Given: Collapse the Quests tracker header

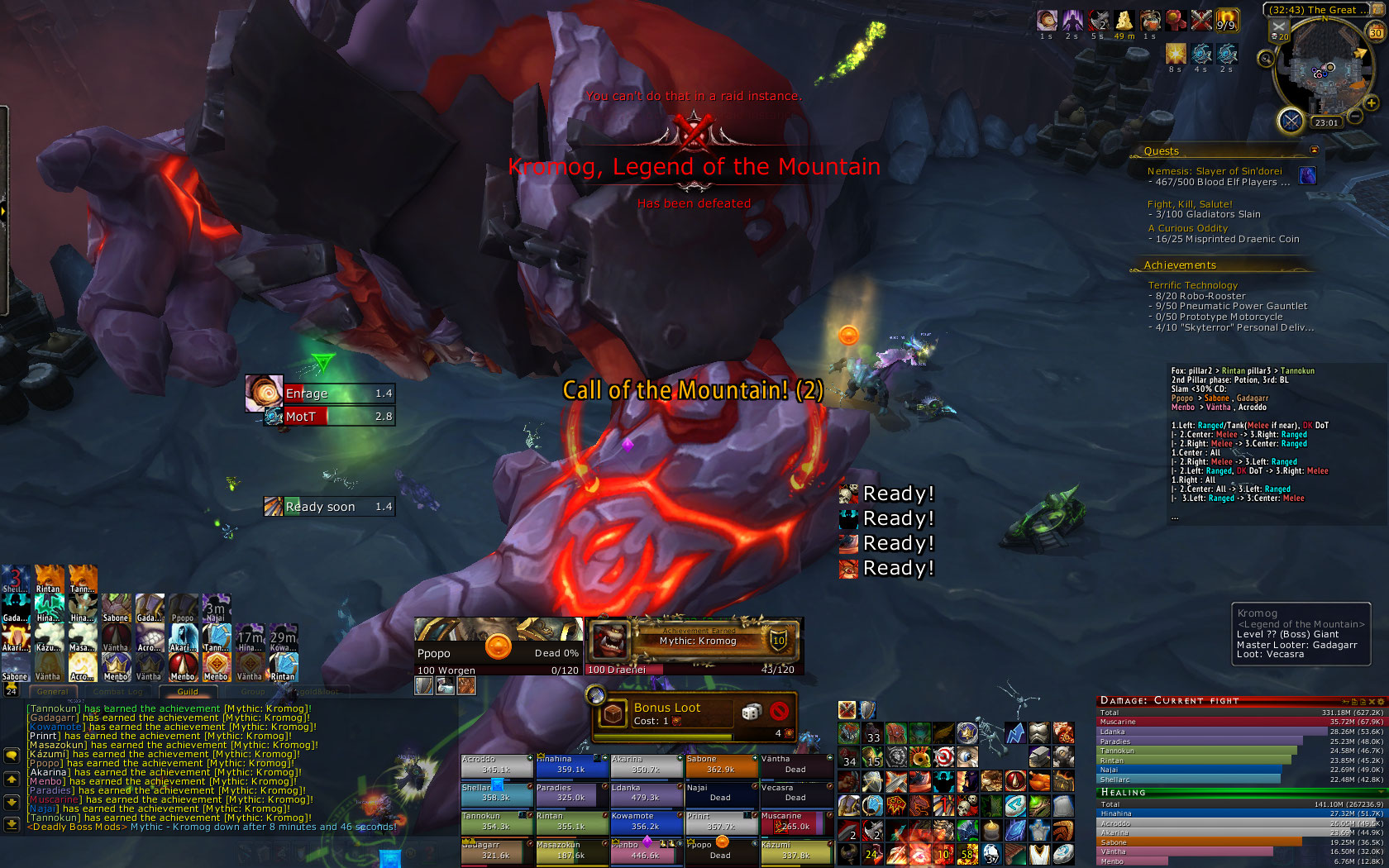Looking at the screenshot, I should [1315, 150].
